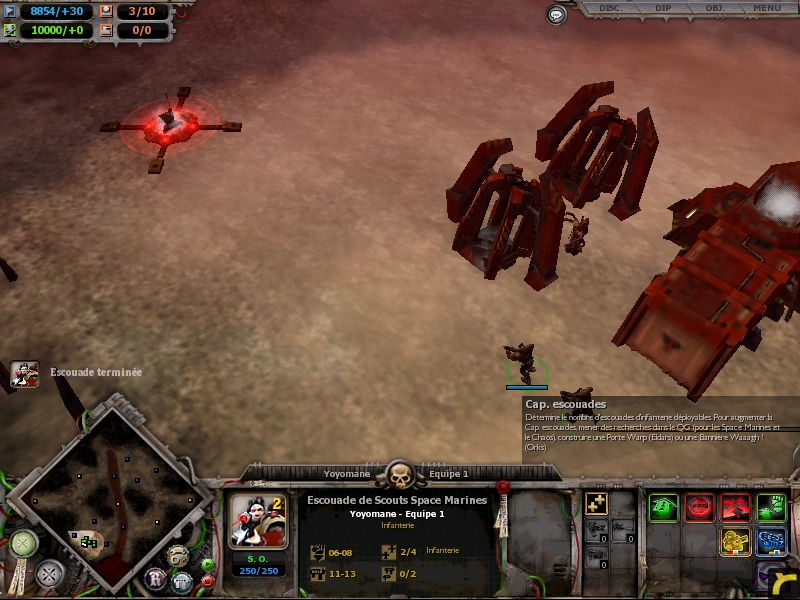Click the yellow soldier stance icon
This screenshot has height=600, width=800.
point(735,542)
